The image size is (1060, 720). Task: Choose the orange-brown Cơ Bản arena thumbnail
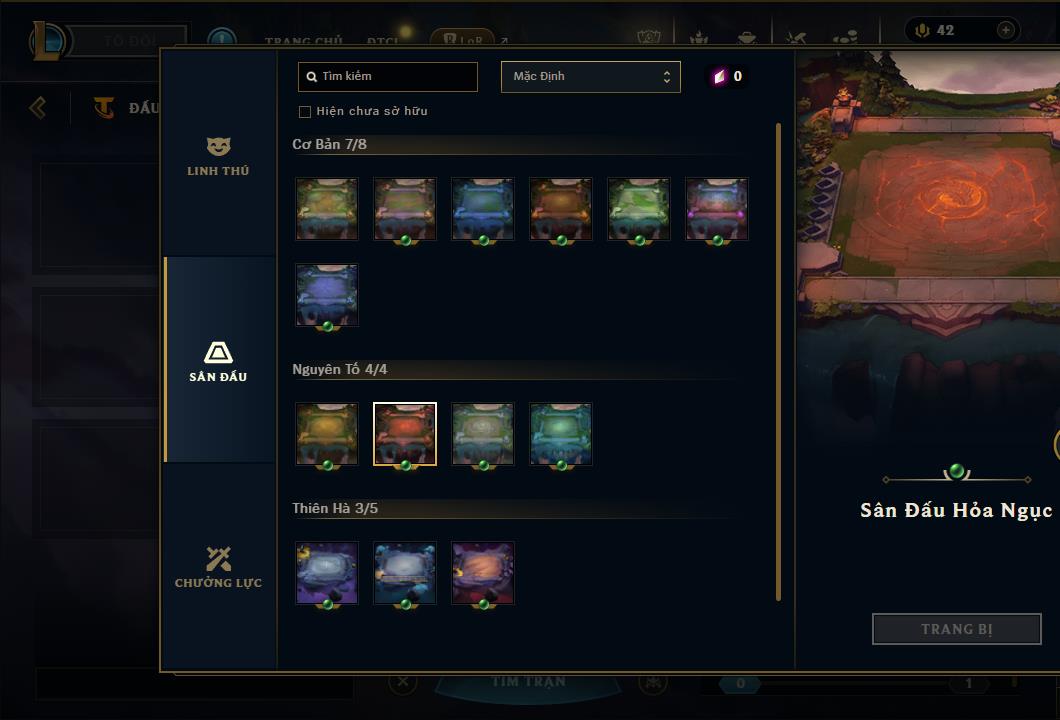coord(561,209)
